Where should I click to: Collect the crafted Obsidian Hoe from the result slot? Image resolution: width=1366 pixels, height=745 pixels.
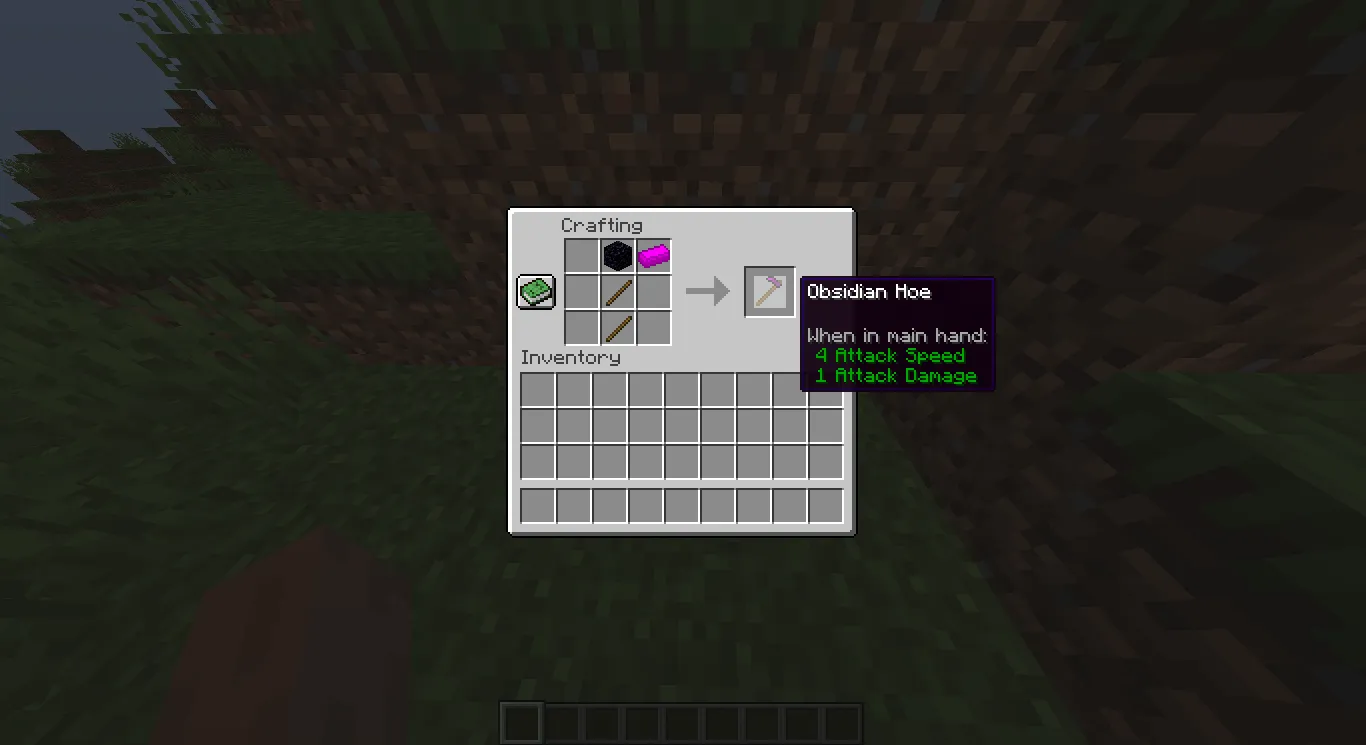[769, 291]
